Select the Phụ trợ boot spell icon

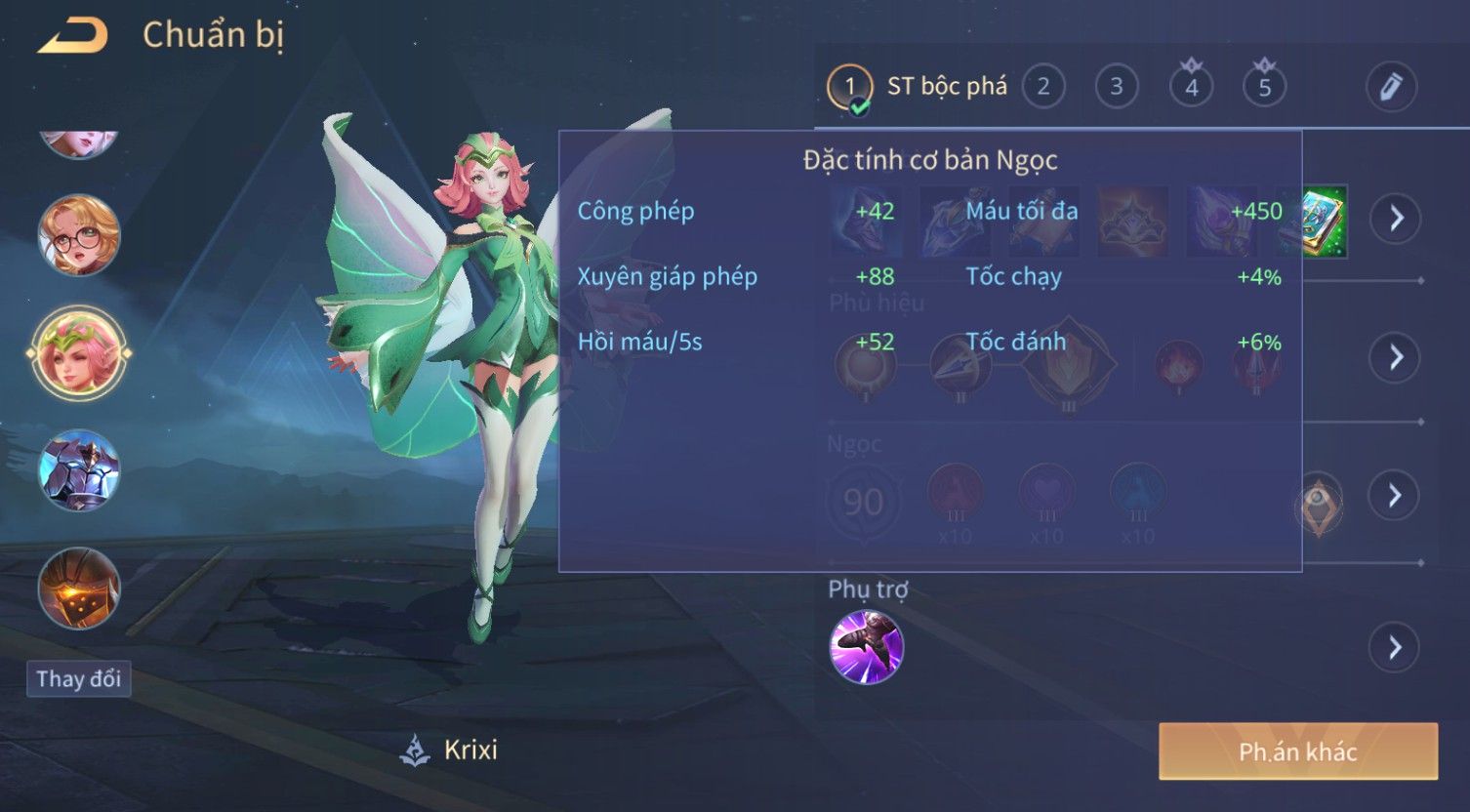[866, 647]
